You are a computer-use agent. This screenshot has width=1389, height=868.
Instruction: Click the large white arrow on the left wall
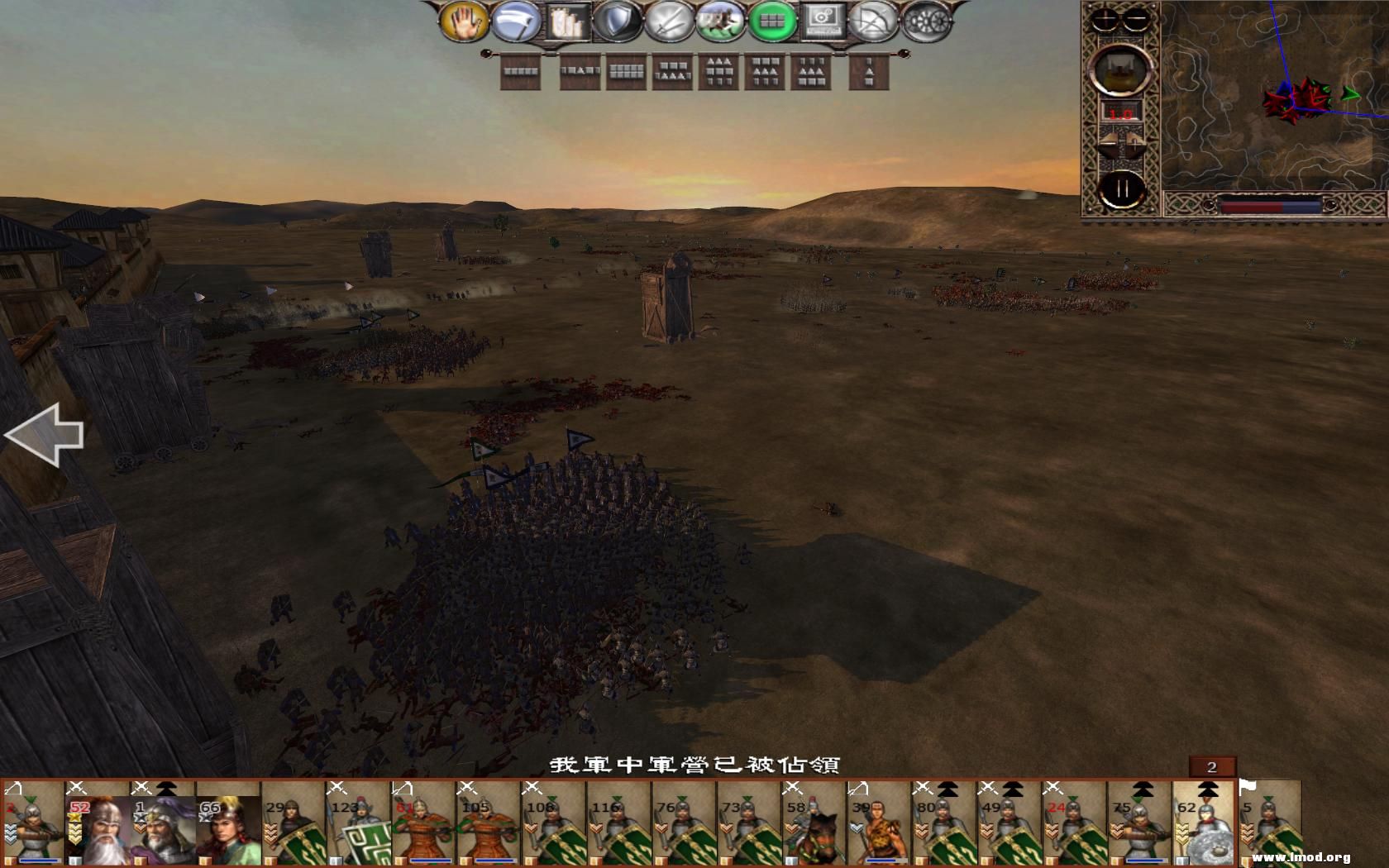(x=45, y=434)
